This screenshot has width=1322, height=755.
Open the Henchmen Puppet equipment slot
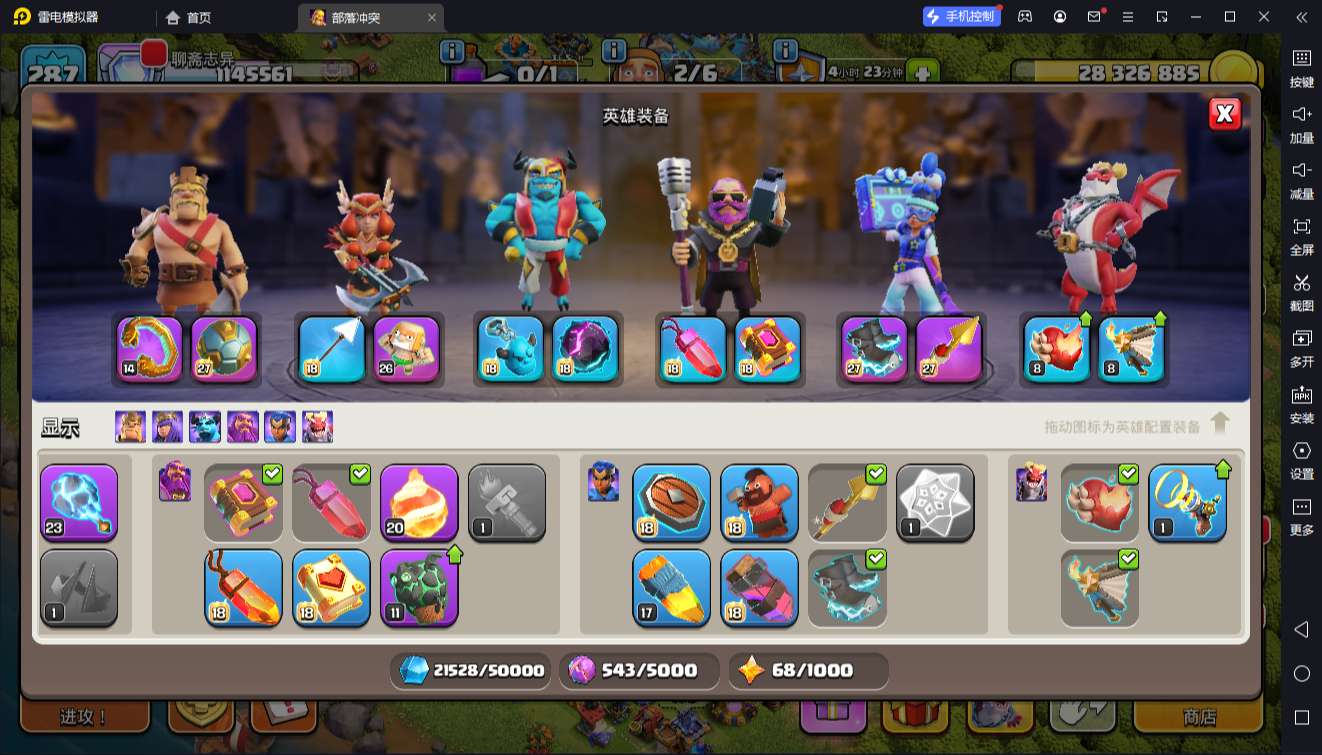click(x=510, y=349)
